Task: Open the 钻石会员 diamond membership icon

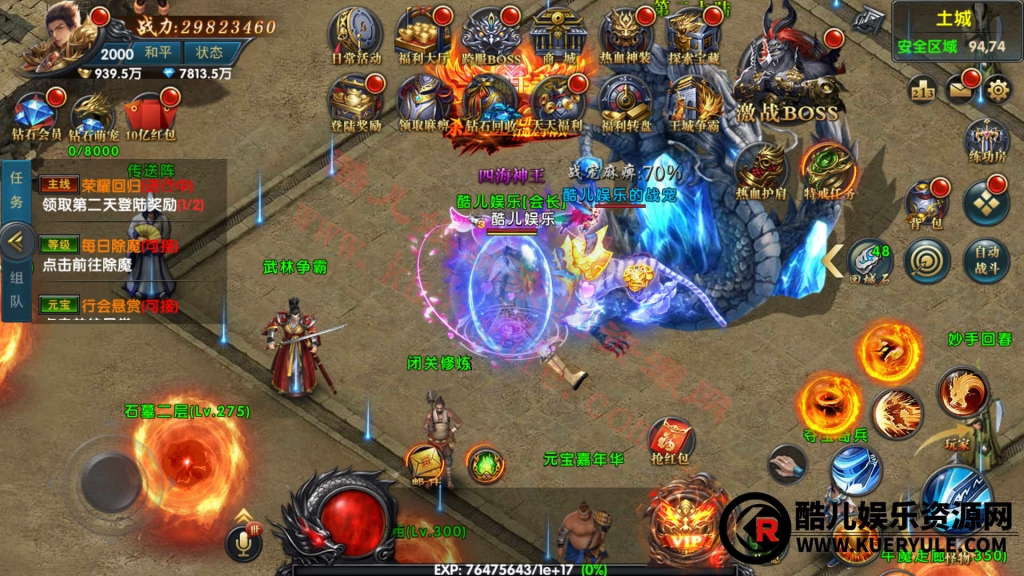Action: 37,115
